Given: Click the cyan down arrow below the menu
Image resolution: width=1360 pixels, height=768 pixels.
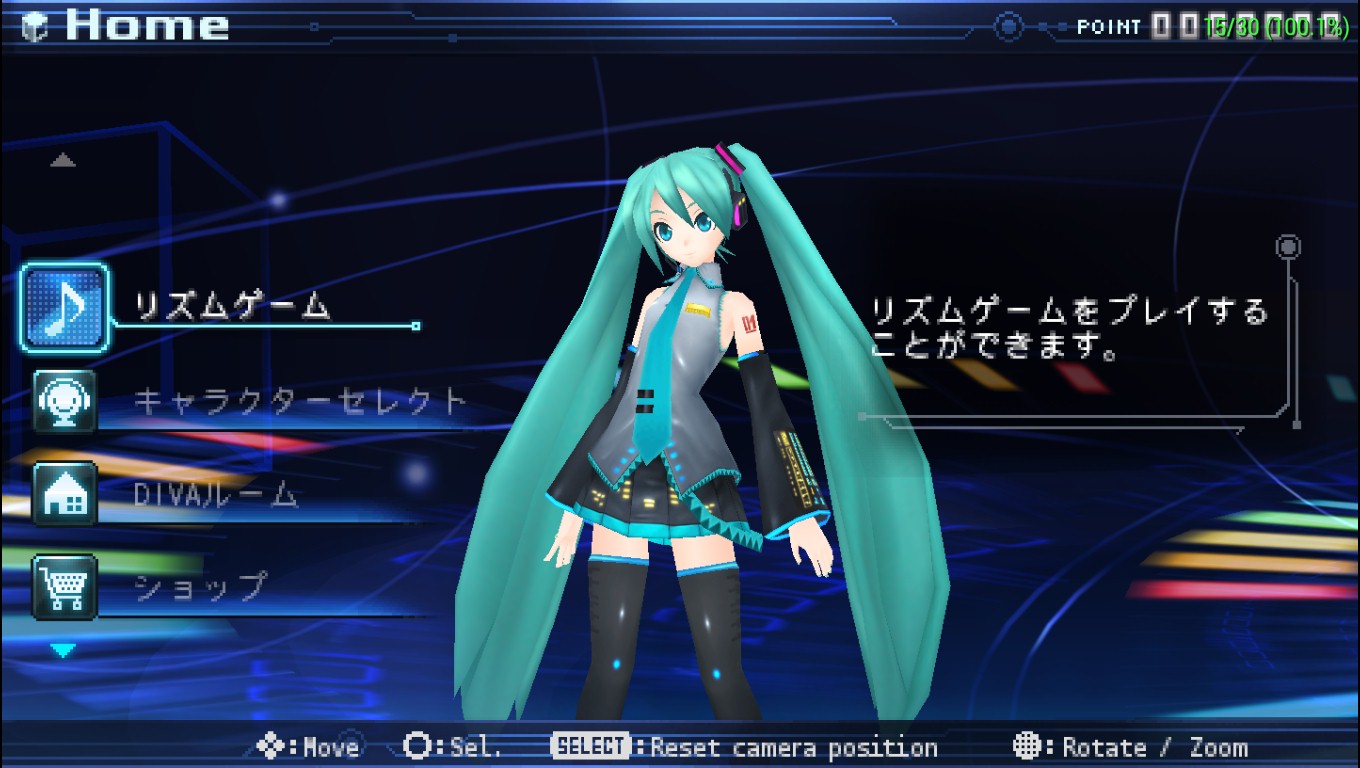Looking at the screenshot, I should pyautogui.click(x=63, y=651).
